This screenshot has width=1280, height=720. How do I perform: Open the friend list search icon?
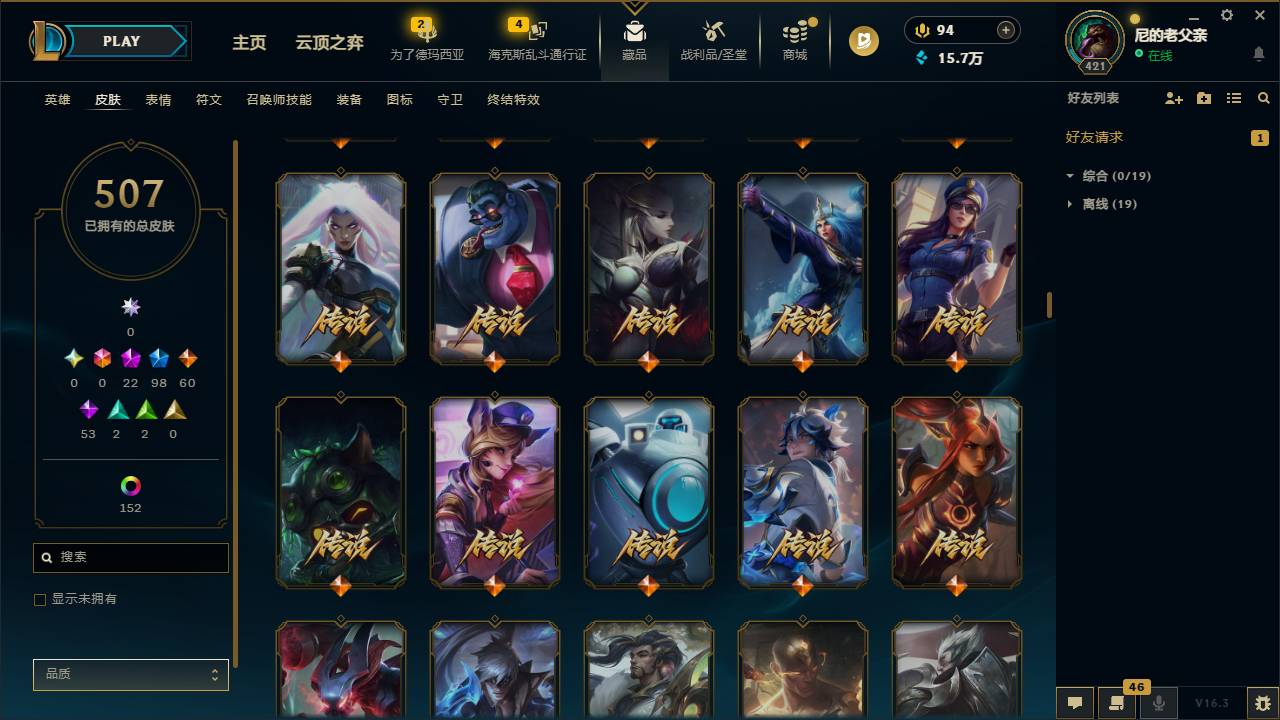1263,98
